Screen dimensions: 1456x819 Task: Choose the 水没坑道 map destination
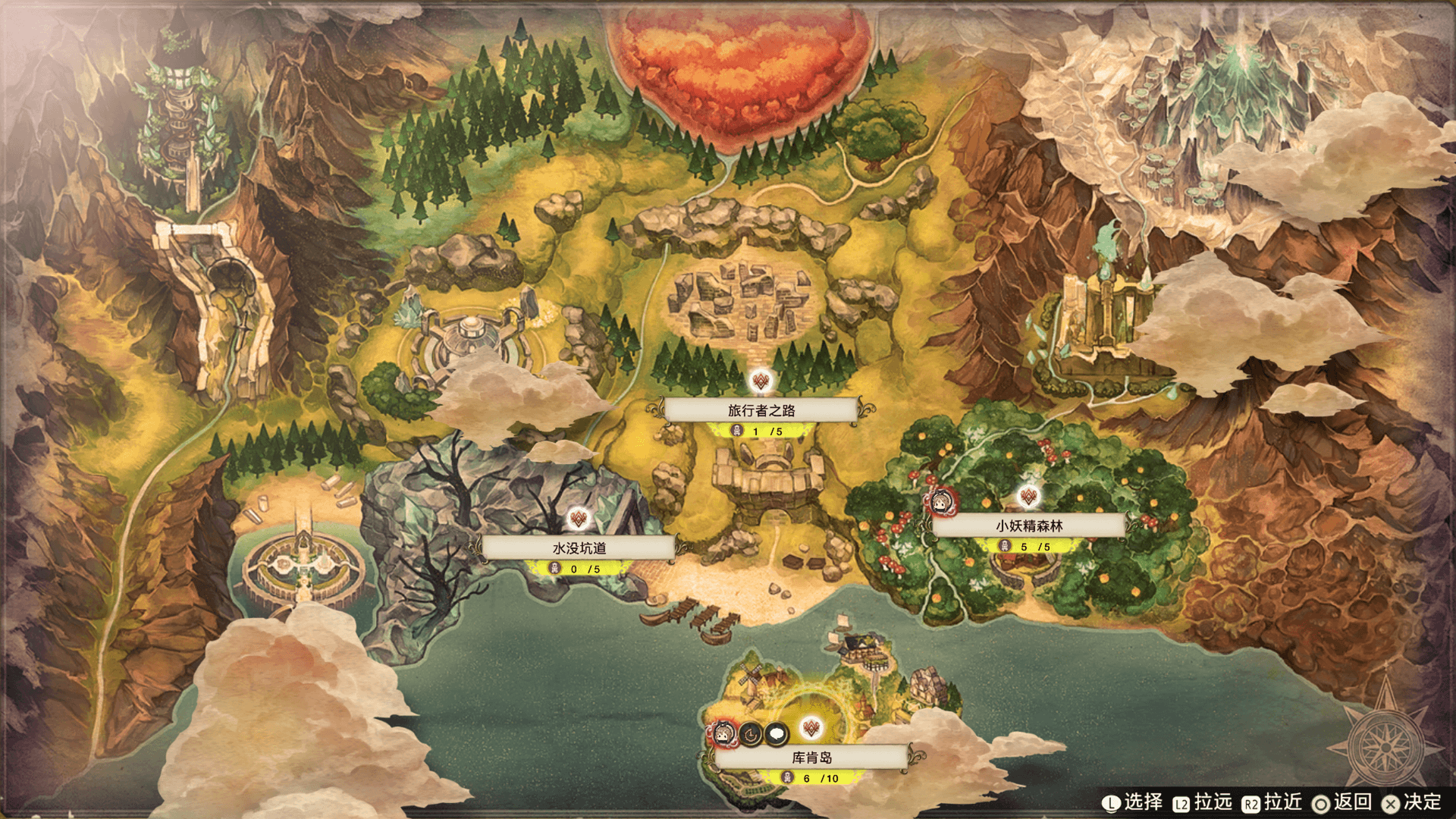click(579, 548)
